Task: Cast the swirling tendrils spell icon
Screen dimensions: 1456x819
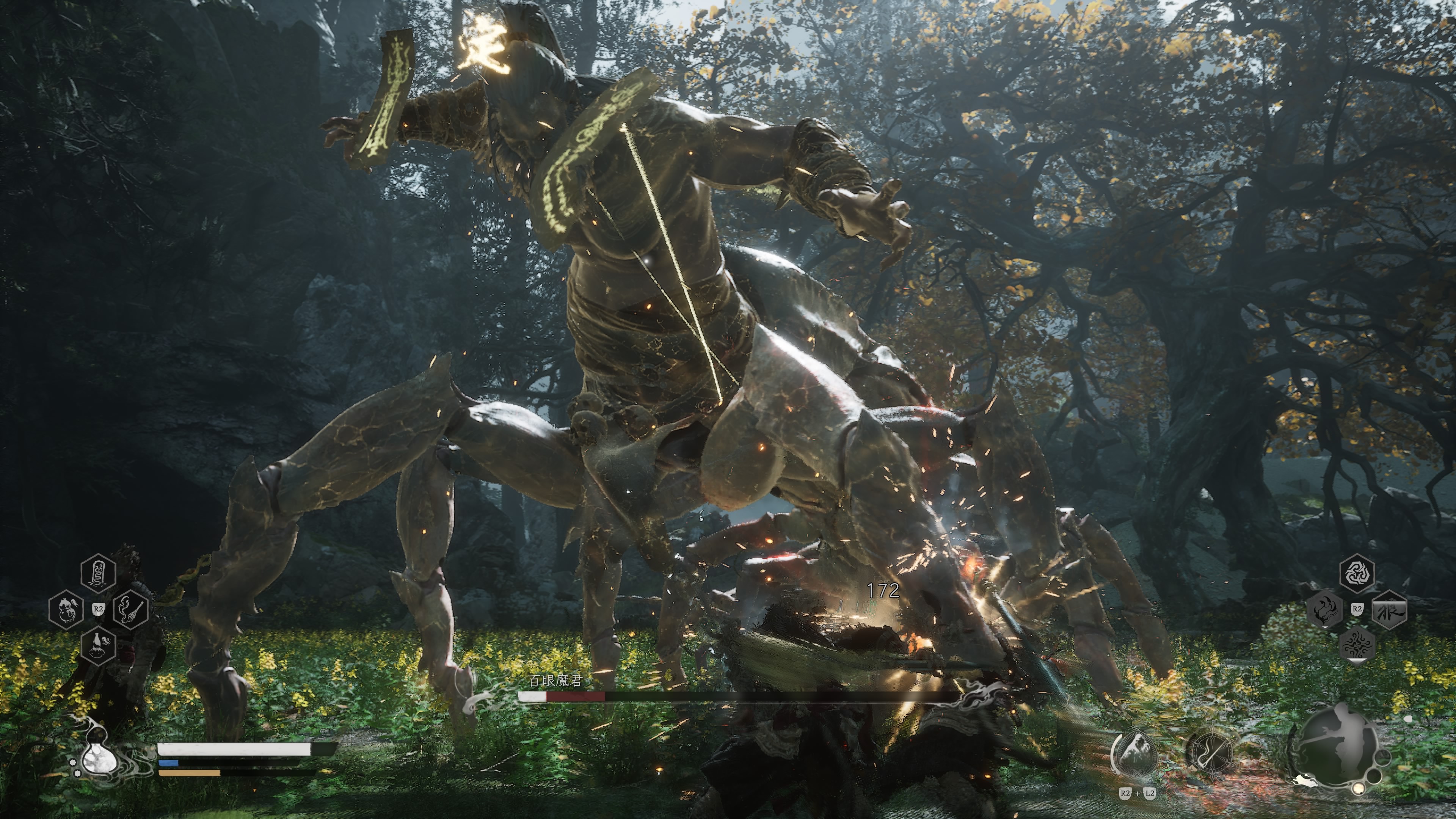Action: [1357, 645]
